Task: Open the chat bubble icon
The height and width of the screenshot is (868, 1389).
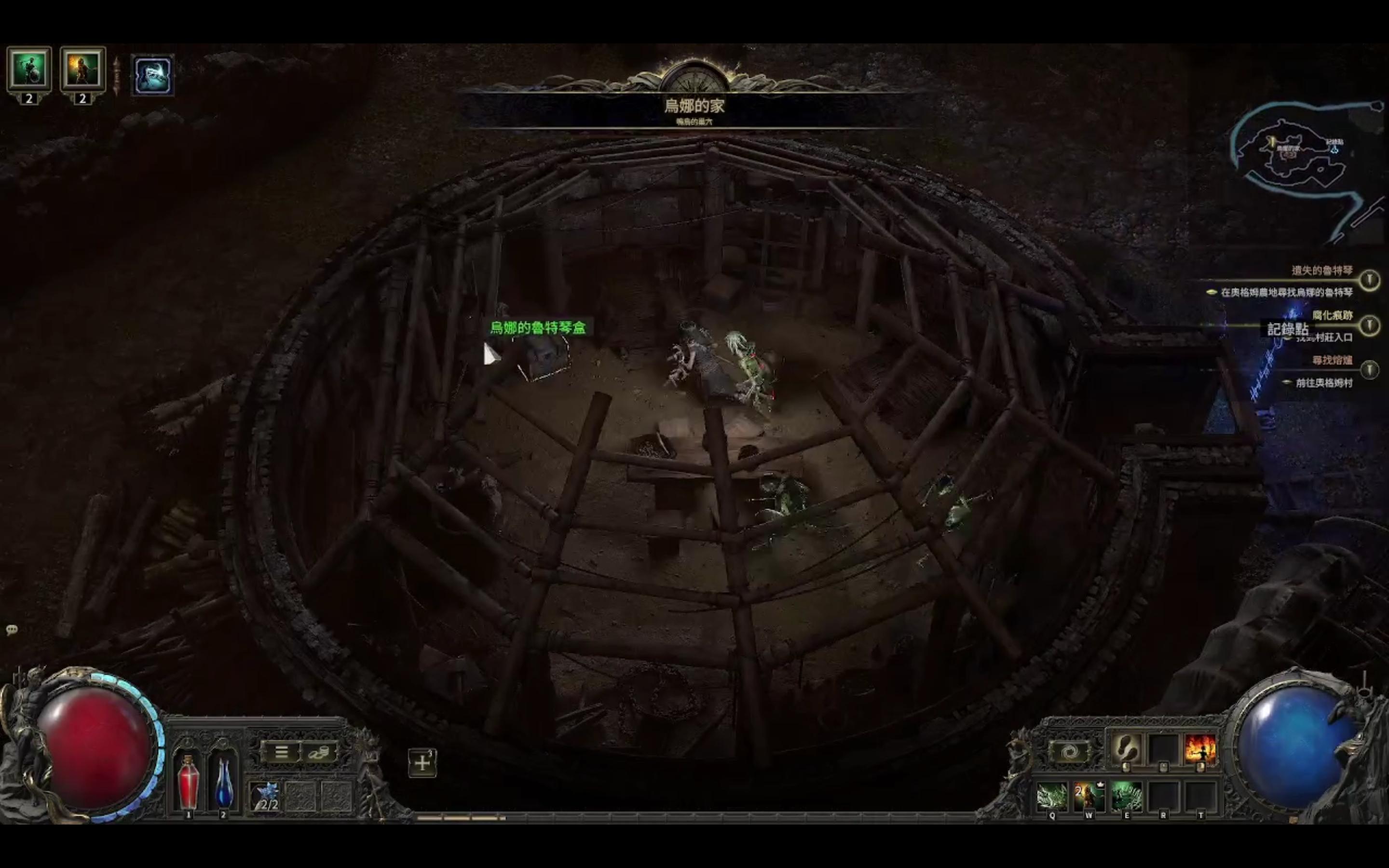Action: point(12,630)
